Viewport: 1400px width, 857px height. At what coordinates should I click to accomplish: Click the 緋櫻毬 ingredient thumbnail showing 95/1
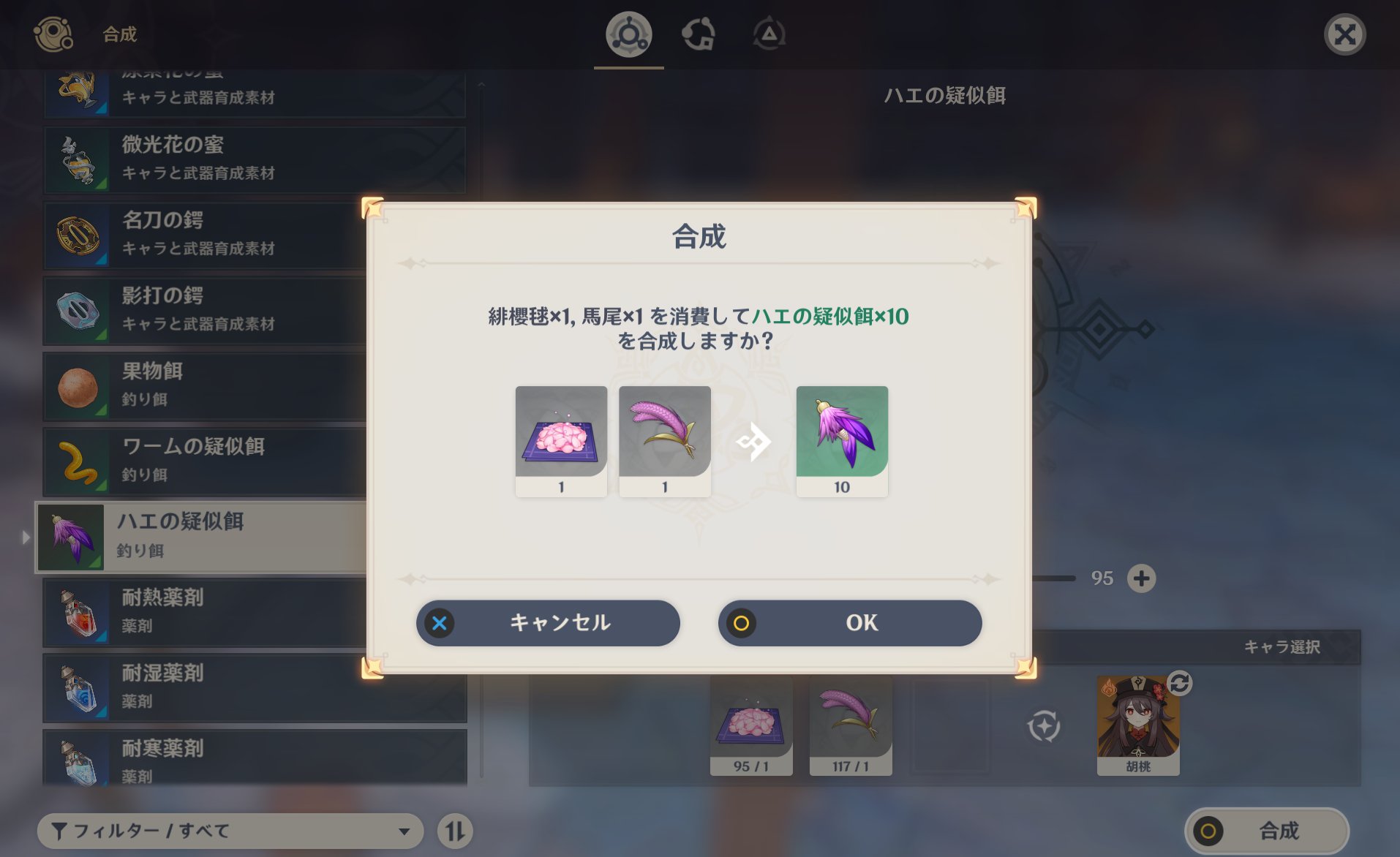pos(752,724)
